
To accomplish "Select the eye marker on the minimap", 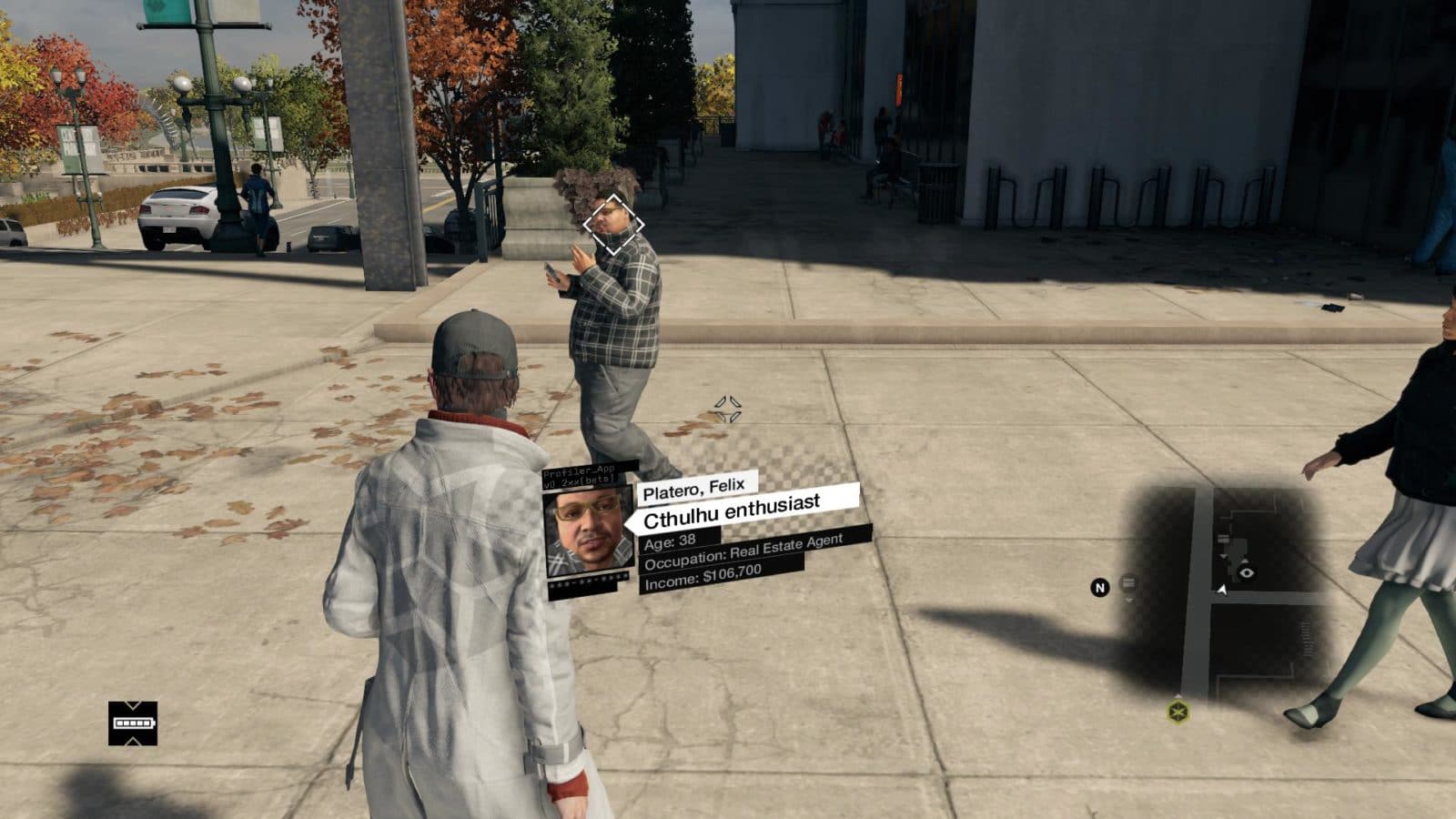I will point(1246,572).
